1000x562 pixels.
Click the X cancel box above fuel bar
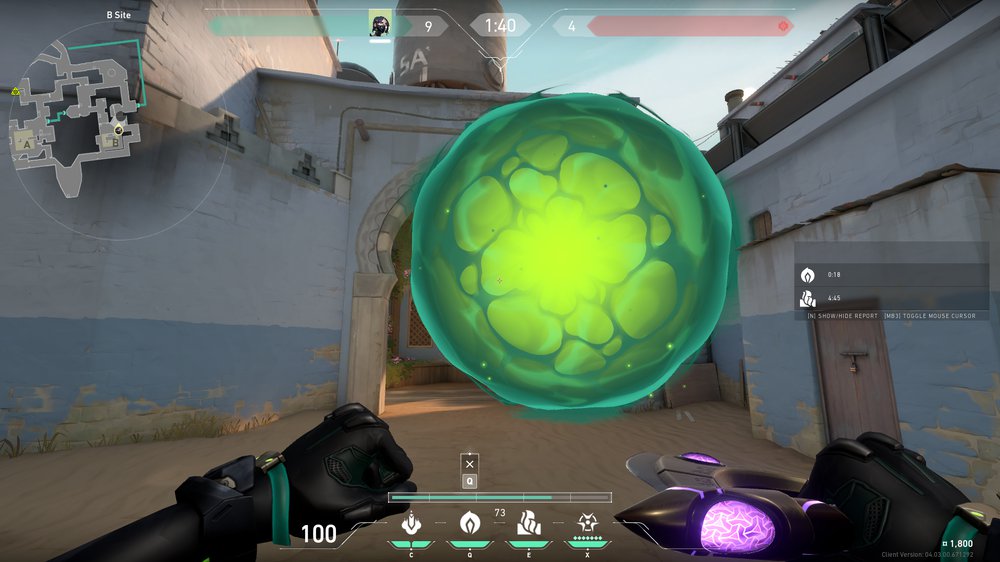click(x=470, y=464)
